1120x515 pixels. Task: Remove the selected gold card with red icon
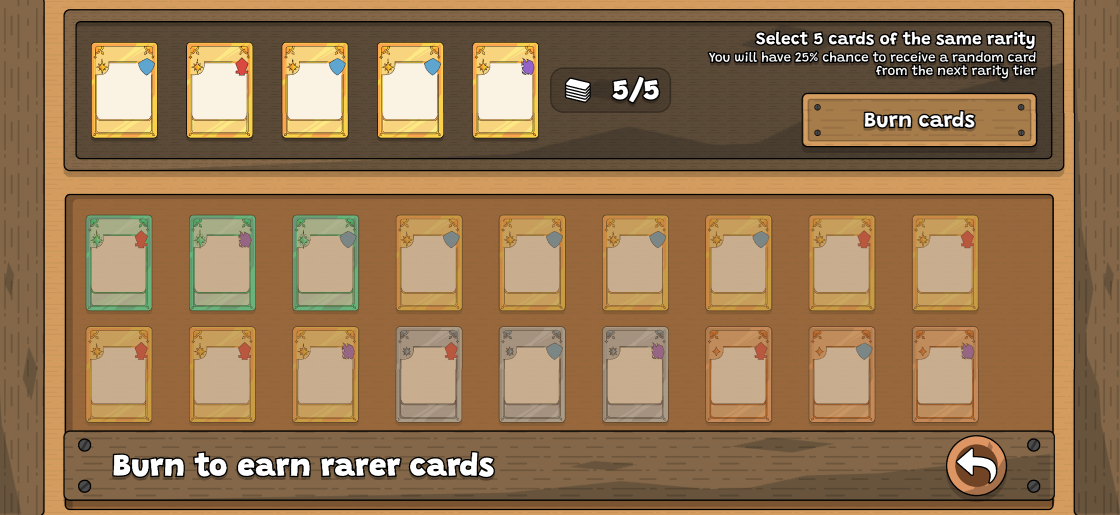pyautogui.click(x=220, y=90)
